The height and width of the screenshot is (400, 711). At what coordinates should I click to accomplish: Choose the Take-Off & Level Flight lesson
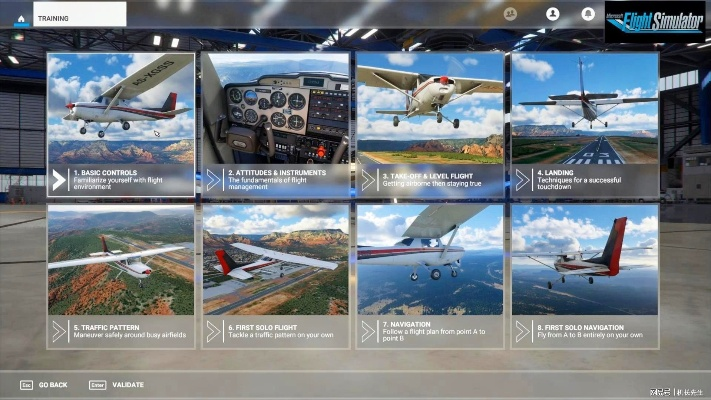[430, 123]
